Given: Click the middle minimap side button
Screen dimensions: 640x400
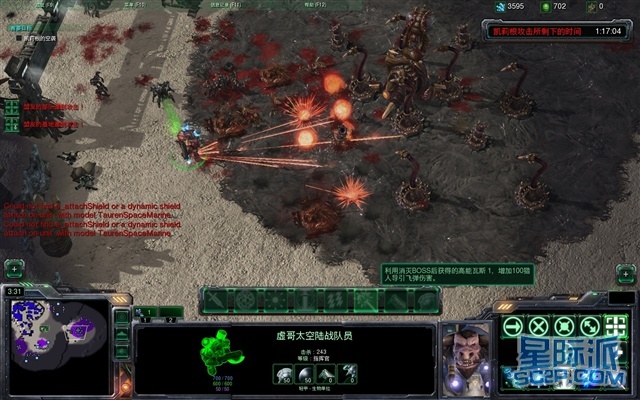Looking at the screenshot, I should click(122, 334).
